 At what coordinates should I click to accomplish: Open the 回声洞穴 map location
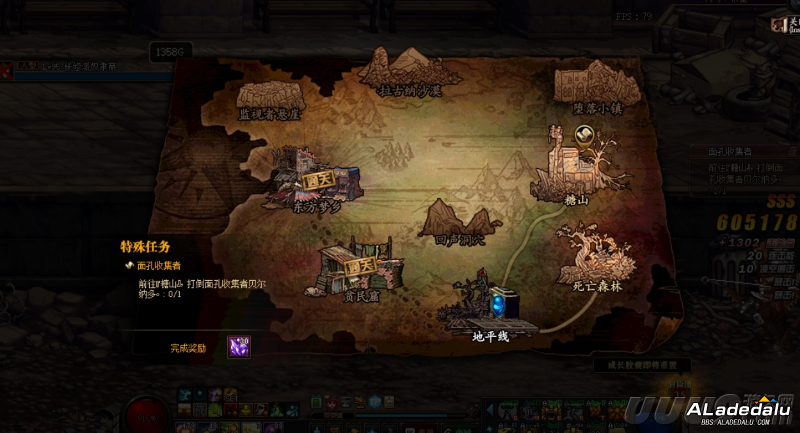[x=458, y=220]
